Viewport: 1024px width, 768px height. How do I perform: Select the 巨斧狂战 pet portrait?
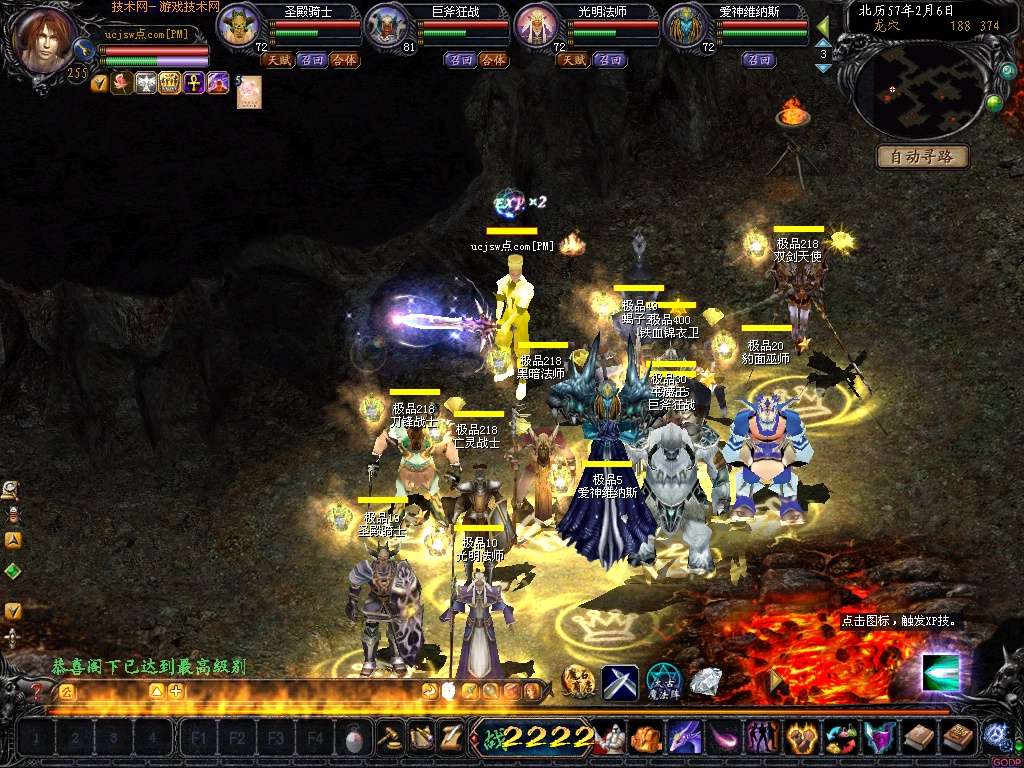[x=386, y=26]
